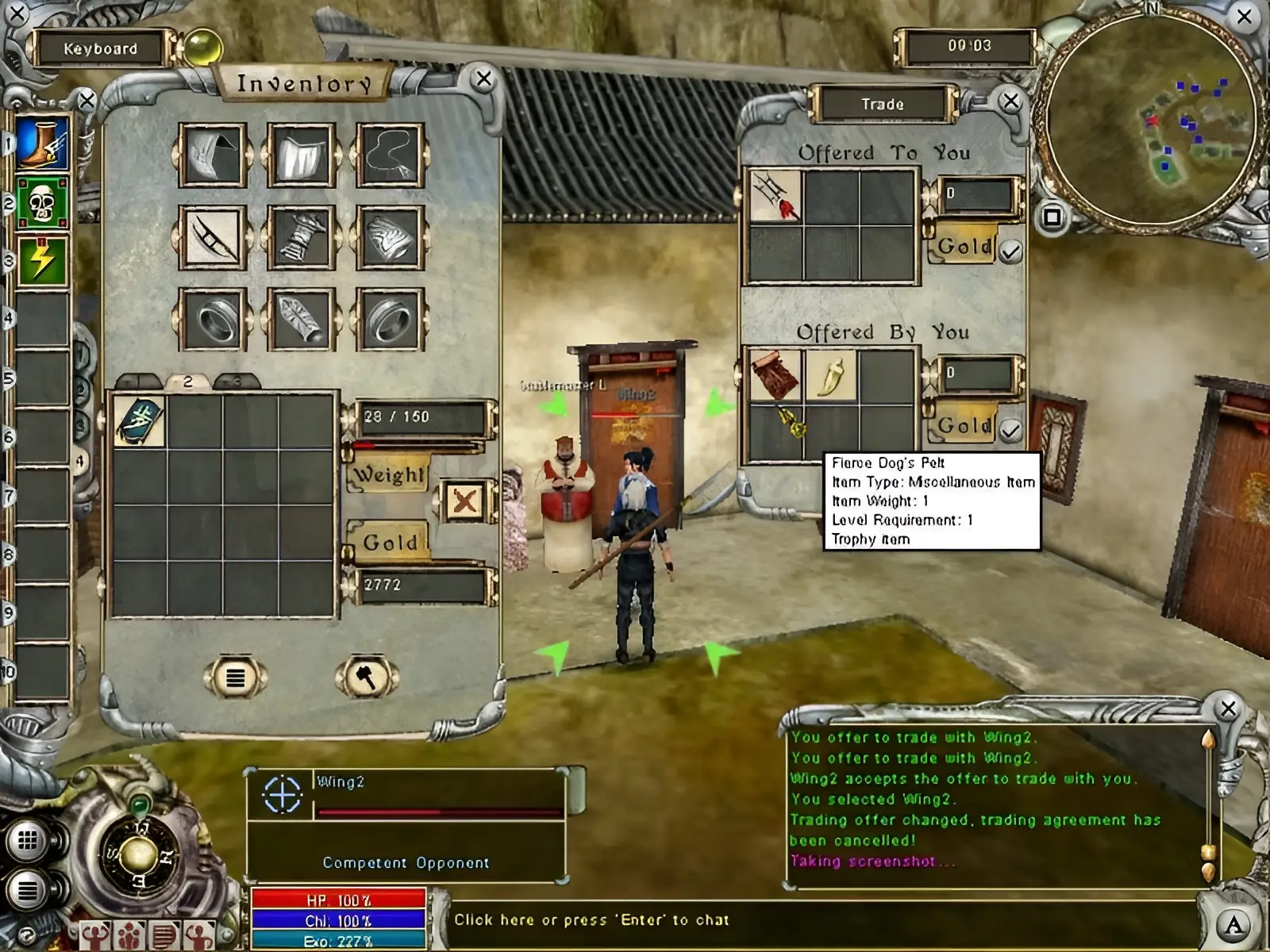Switch to inventory bag tab 2

coord(188,382)
